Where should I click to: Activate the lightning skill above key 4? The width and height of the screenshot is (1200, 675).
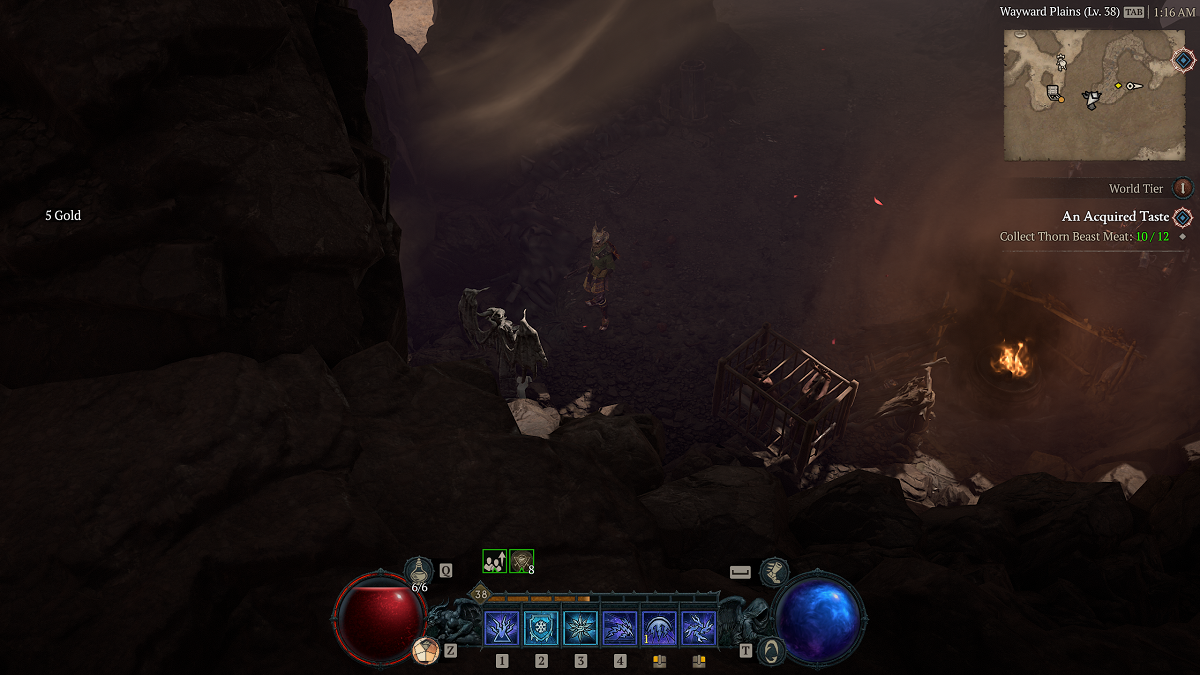coord(619,628)
